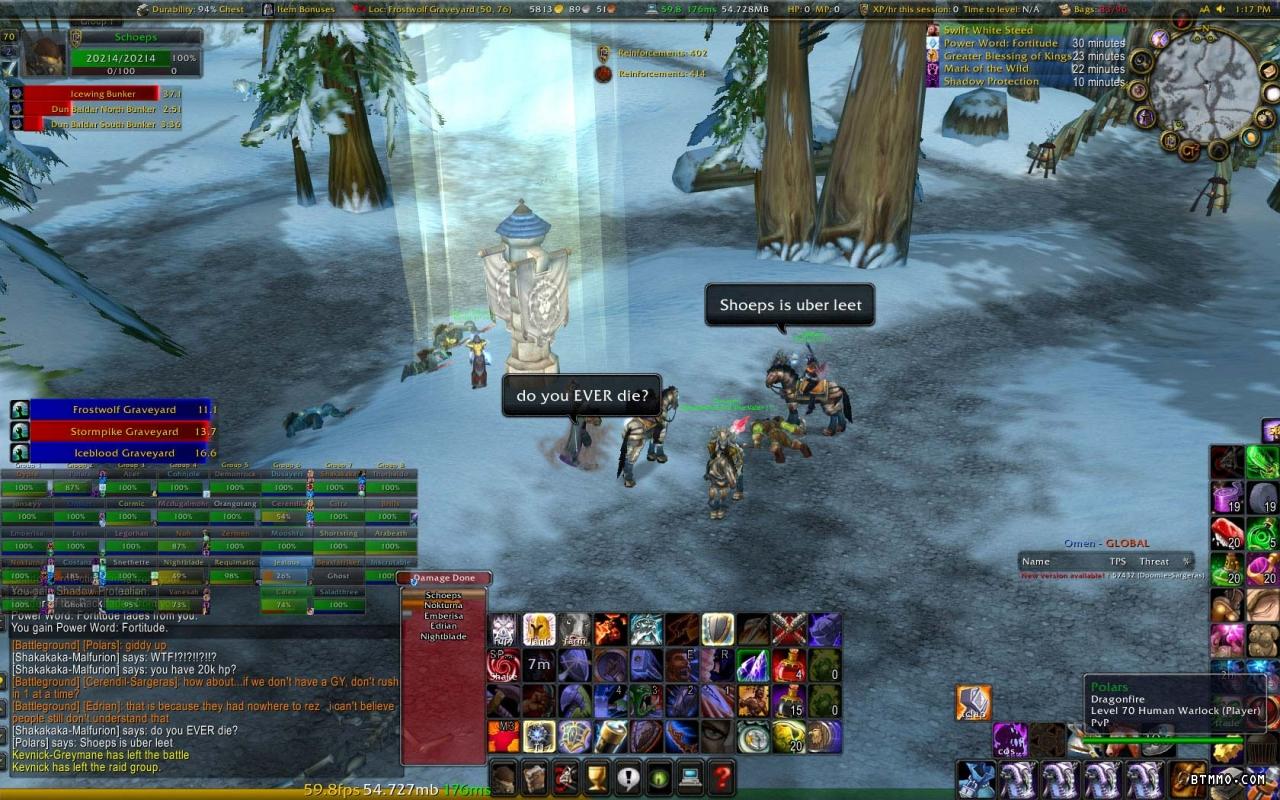The image size is (1280, 800).
Task: Use the crossed maces ability icon
Action: [x=789, y=629]
